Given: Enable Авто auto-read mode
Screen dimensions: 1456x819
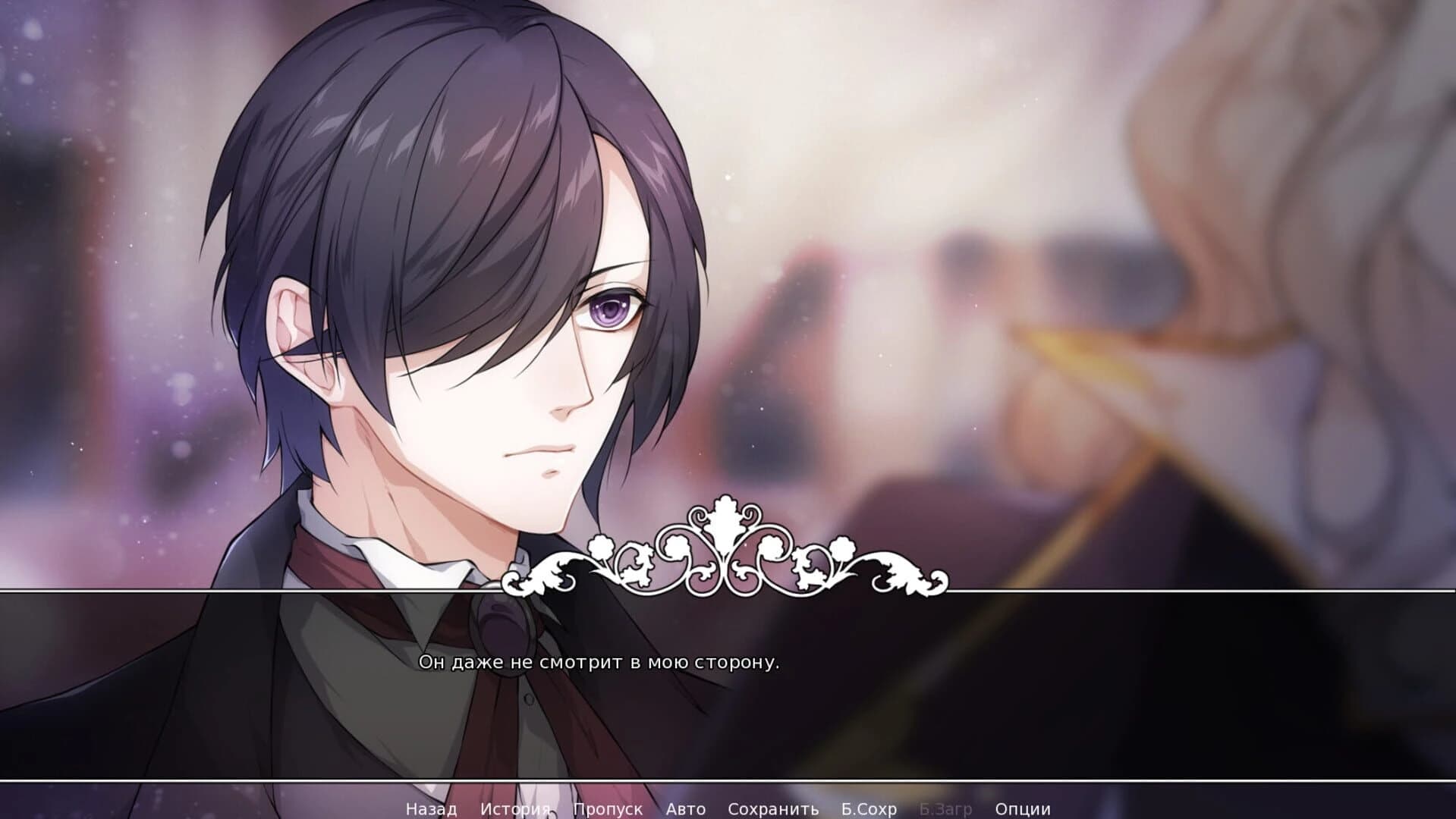Looking at the screenshot, I should 684,809.
